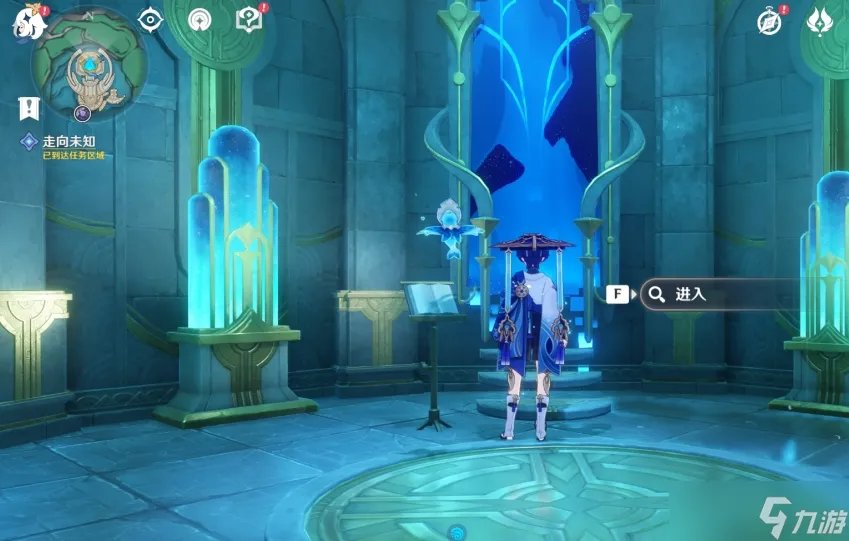Toggle the eye-shaped elemental sight icon
This screenshot has width=849, height=541.
150,19
